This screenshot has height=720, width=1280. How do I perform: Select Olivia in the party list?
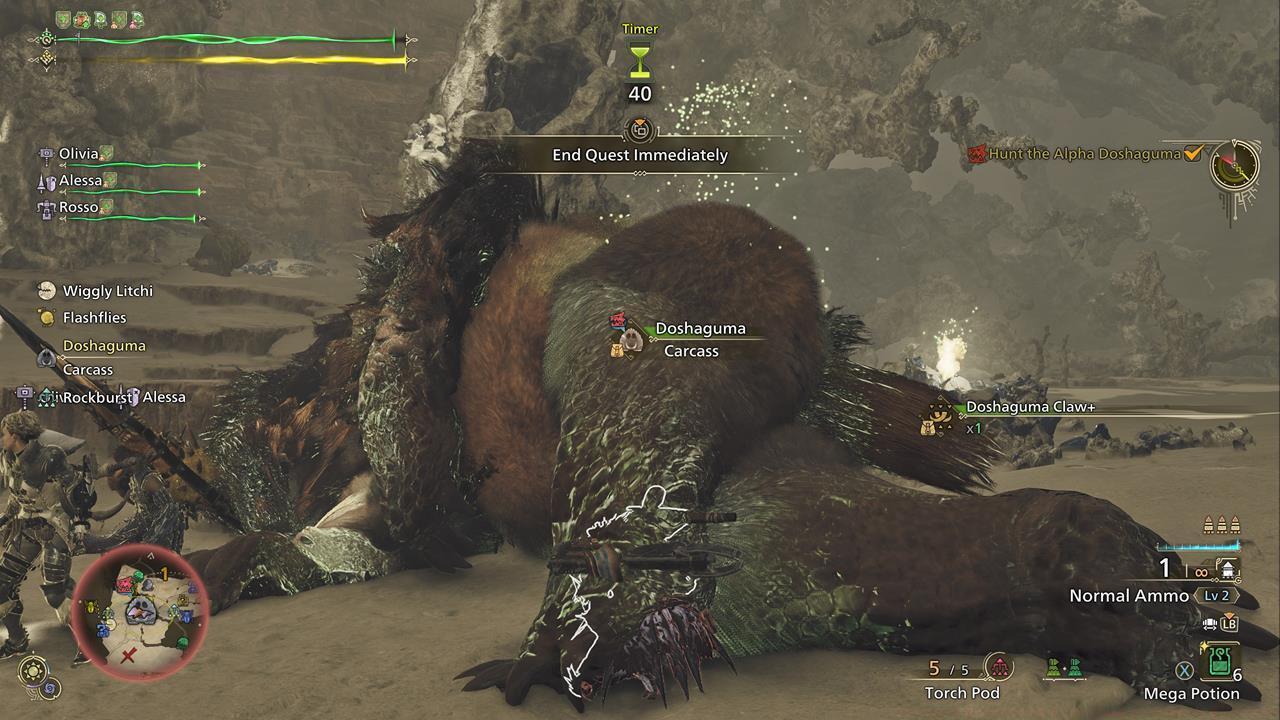point(79,154)
